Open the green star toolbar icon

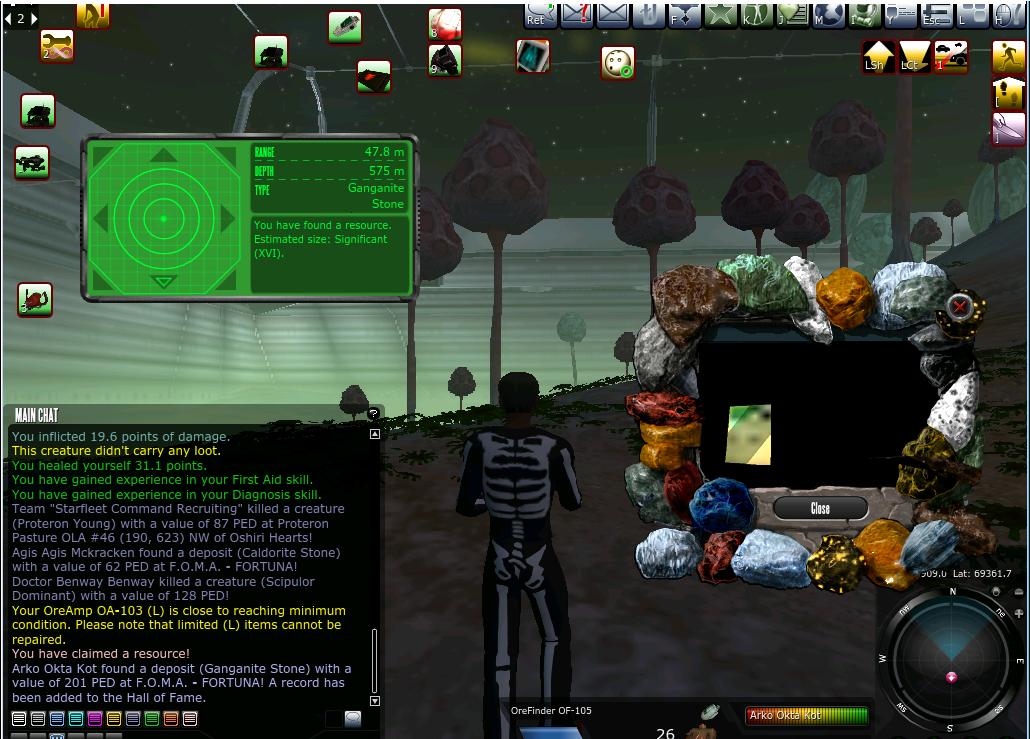[718, 14]
